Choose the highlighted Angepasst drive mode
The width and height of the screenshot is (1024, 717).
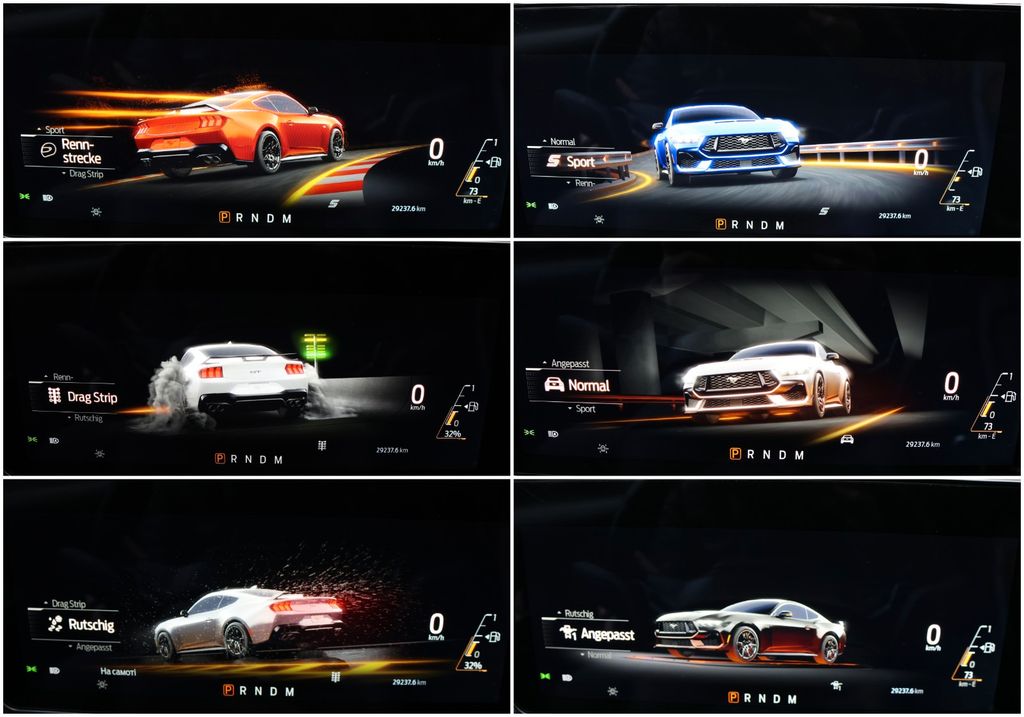pyautogui.click(x=598, y=634)
